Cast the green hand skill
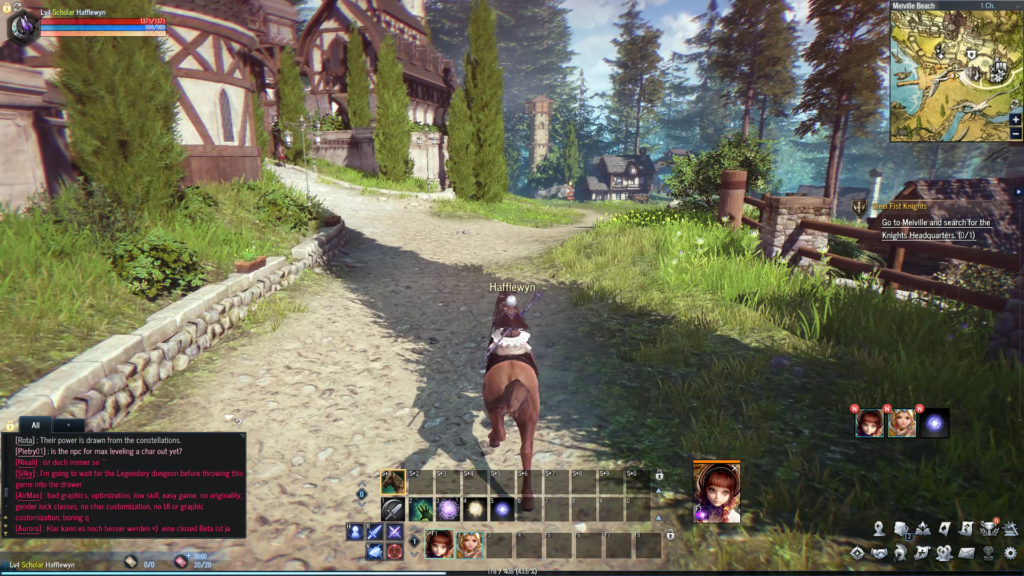The width and height of the screenshot is (1024, 576). coord(421,509)
